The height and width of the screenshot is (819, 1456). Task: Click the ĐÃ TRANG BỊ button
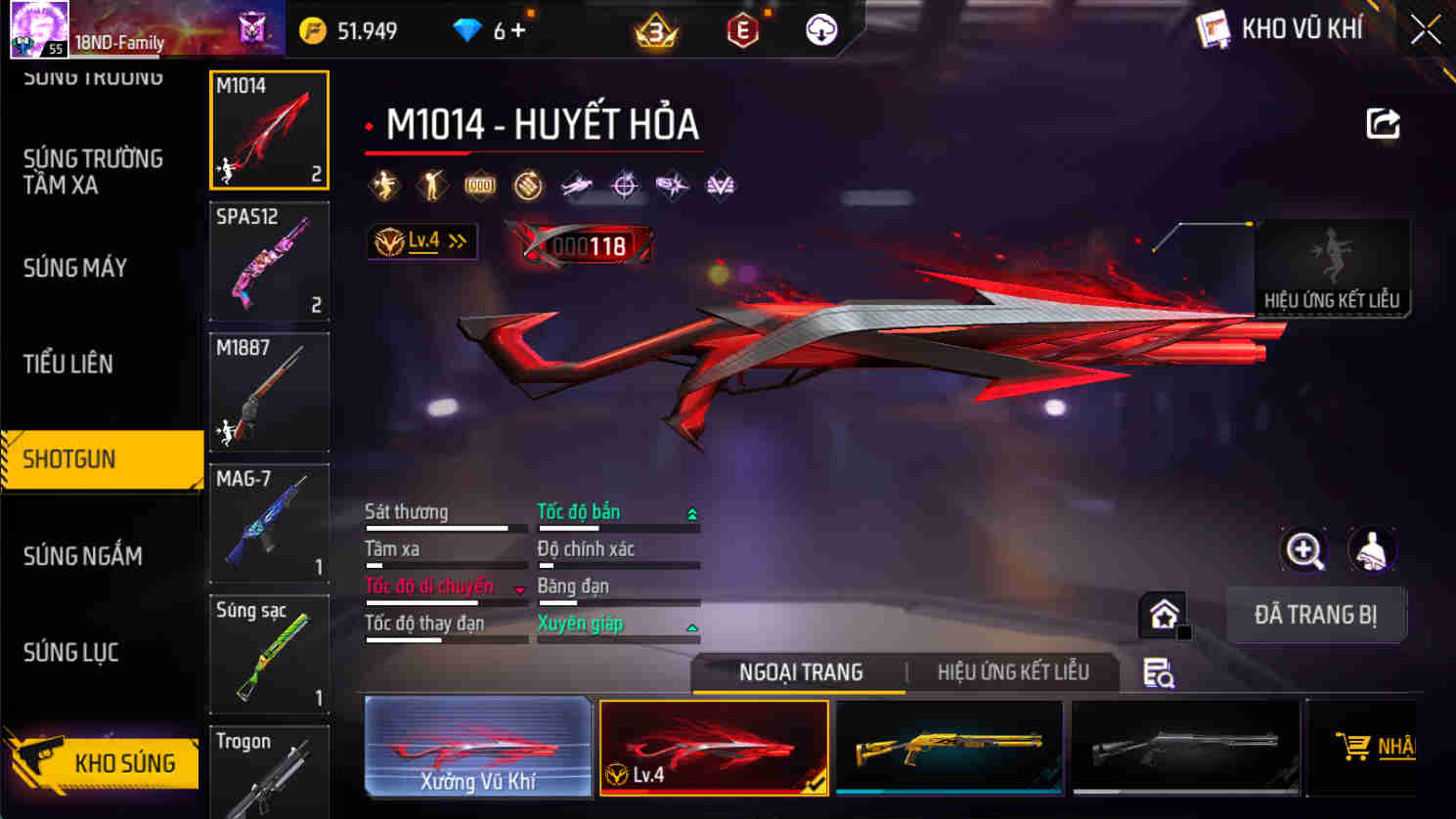(x=1316, y=615)
